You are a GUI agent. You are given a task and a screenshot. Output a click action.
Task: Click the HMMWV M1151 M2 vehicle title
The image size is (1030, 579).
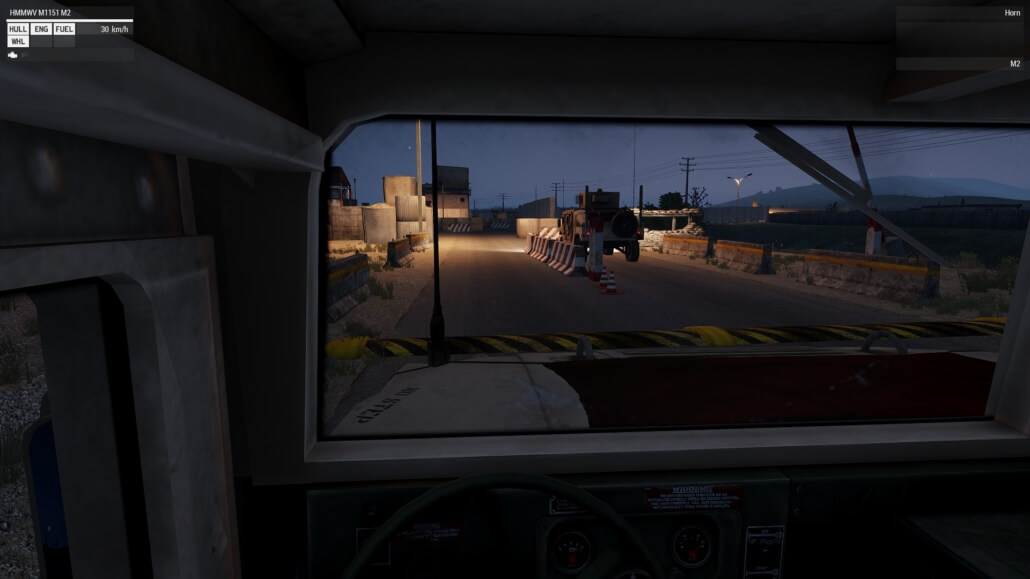[x=41, y=13]
